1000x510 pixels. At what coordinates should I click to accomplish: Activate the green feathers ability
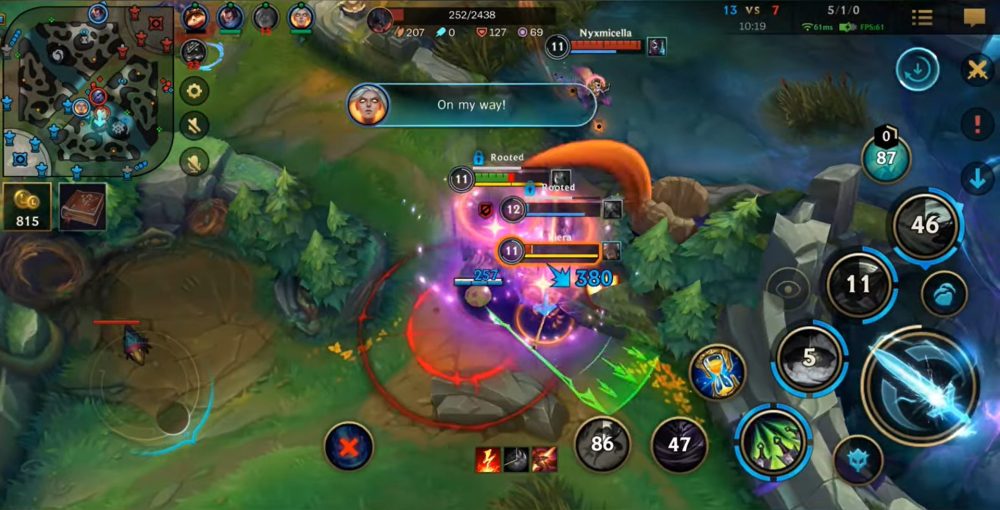coord(774,441)
